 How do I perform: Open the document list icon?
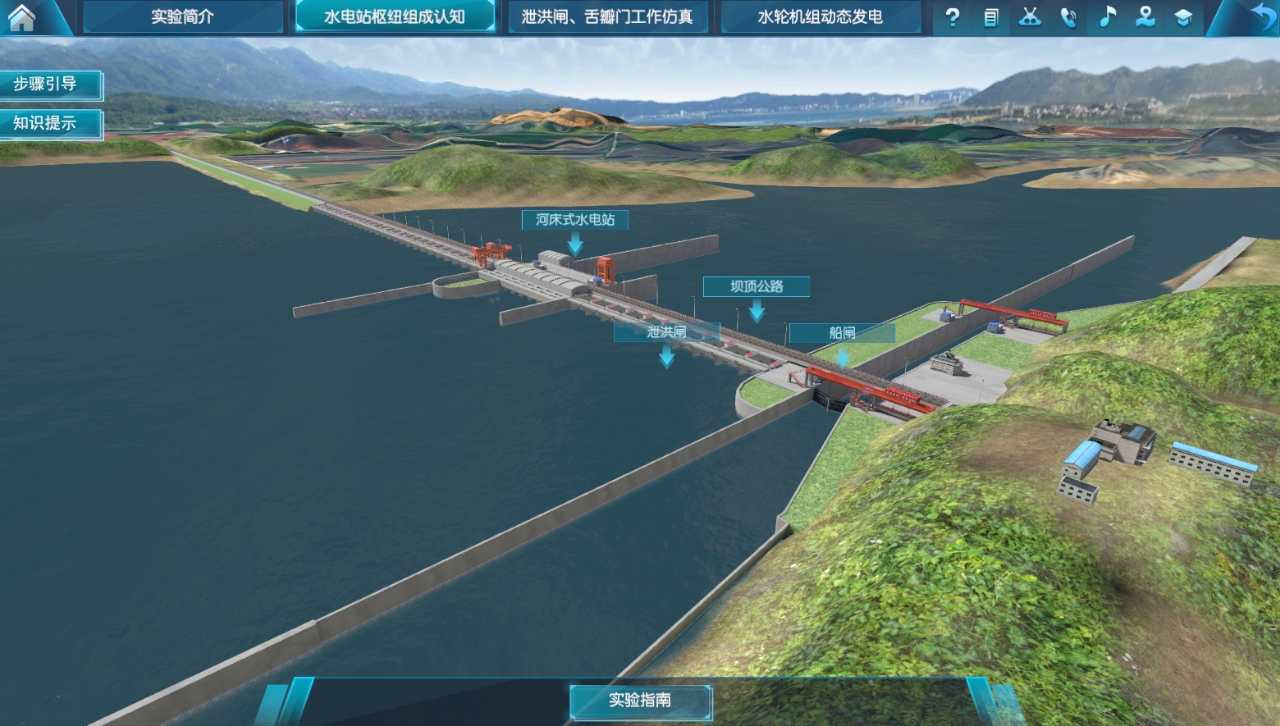(x=991, y=17)
